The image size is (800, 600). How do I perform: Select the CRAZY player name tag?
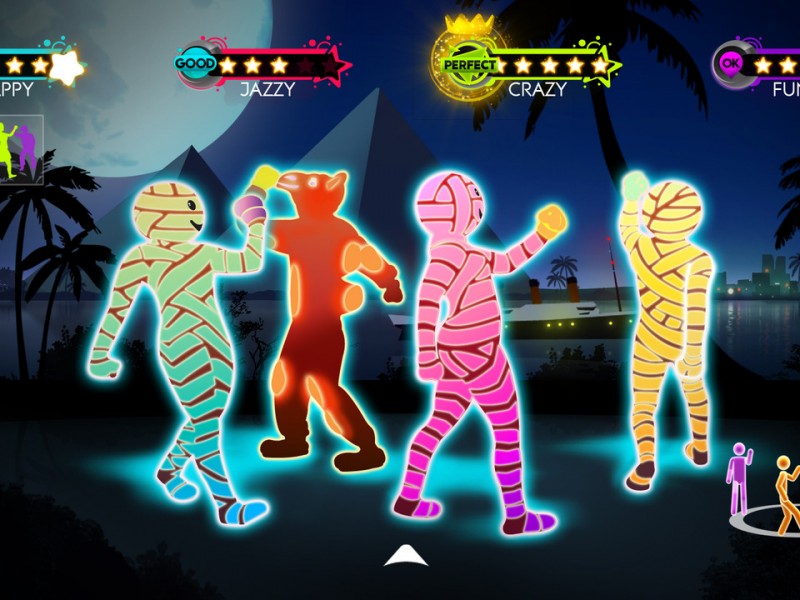pos(537,89)
